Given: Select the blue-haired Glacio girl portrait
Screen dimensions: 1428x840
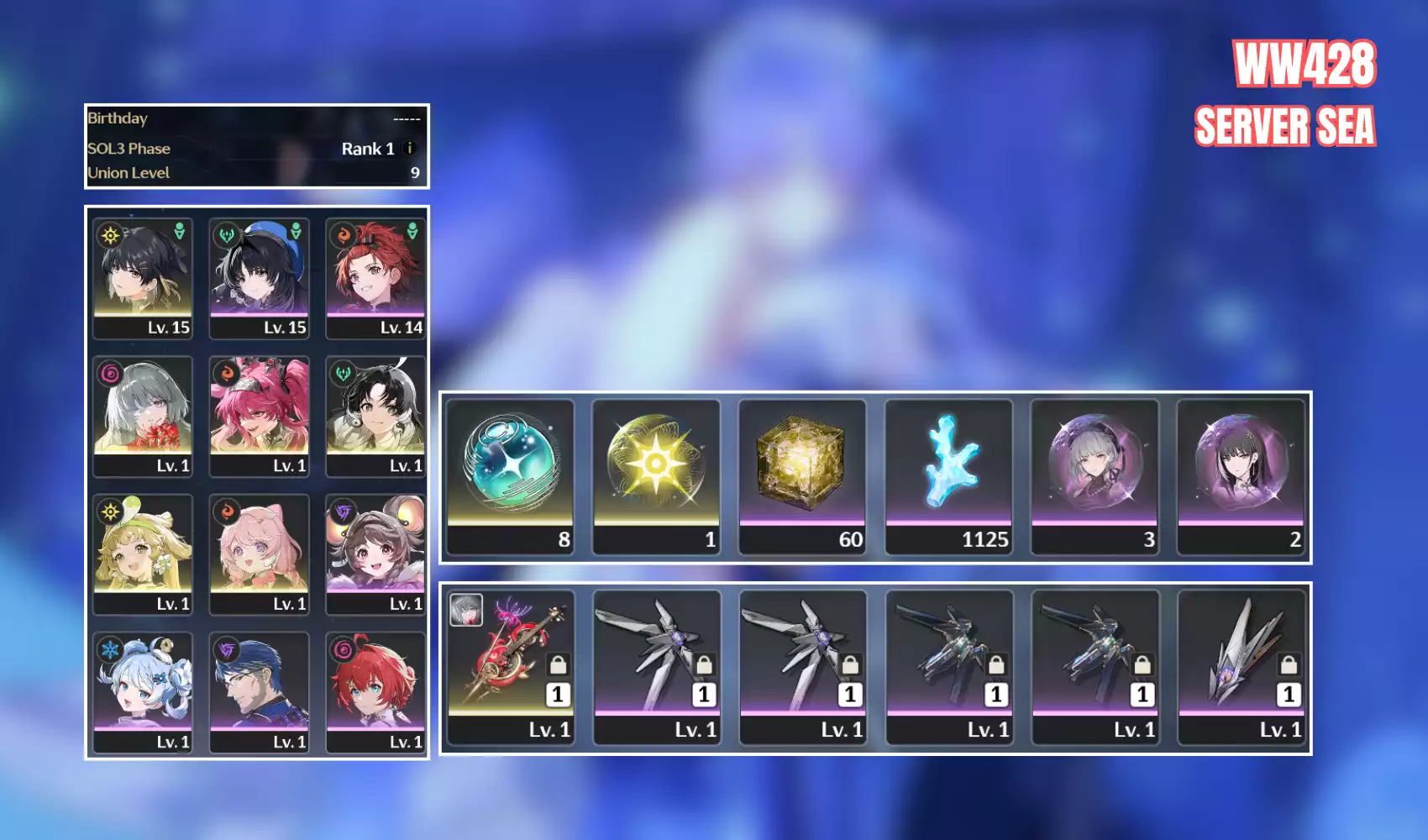Looking at the screenshot, I should [x=143, y=692].
